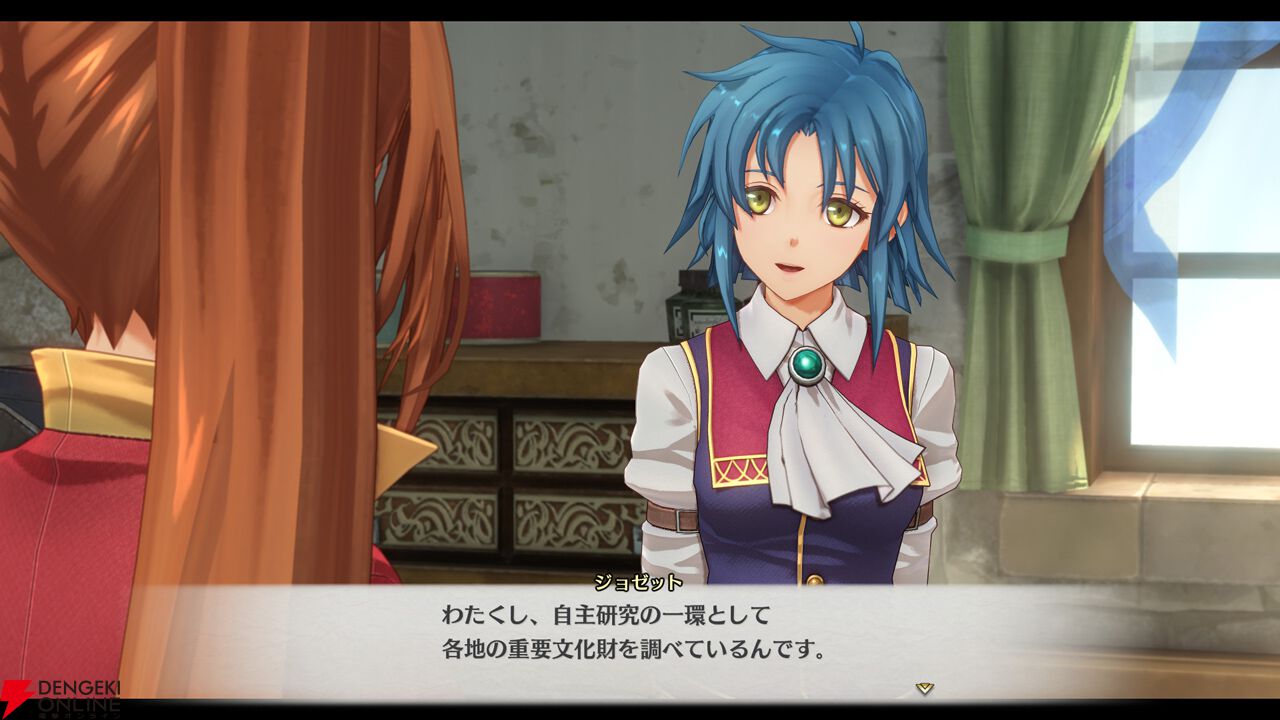Select the speaker name ジョゼット above the dialogue
This screenshot has height=720, width=1280.
pos(640,583)
